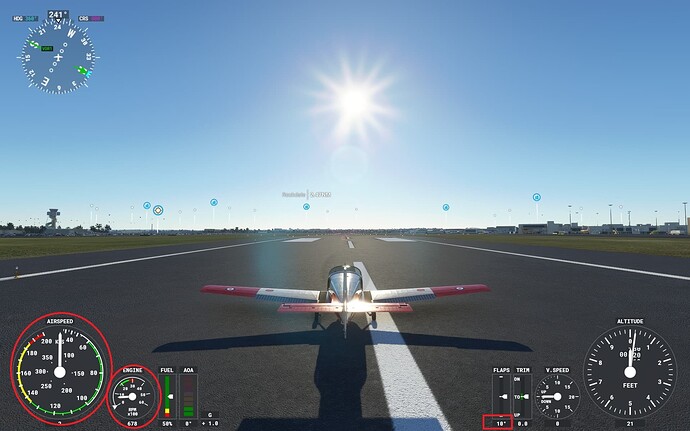
Task: Click the V.Speed vertical speed gauge
Action: click(556, 397)
